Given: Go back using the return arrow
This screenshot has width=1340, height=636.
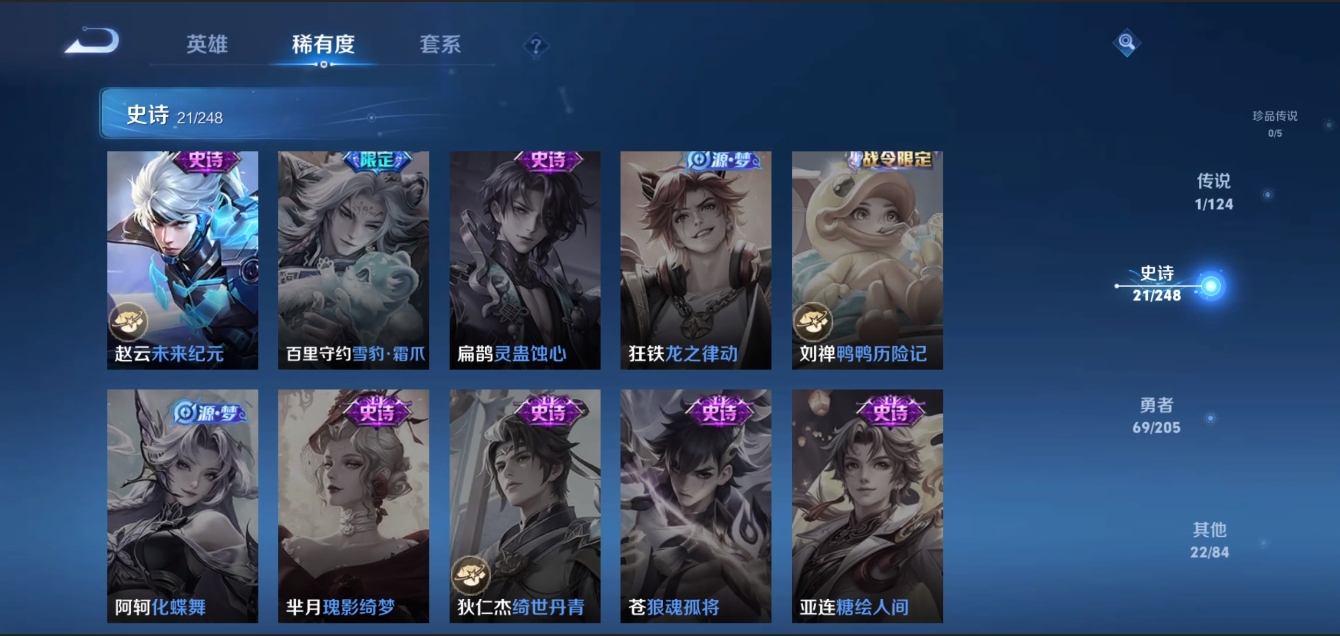Looking at the screenshot, I should (x=92, y=42).
